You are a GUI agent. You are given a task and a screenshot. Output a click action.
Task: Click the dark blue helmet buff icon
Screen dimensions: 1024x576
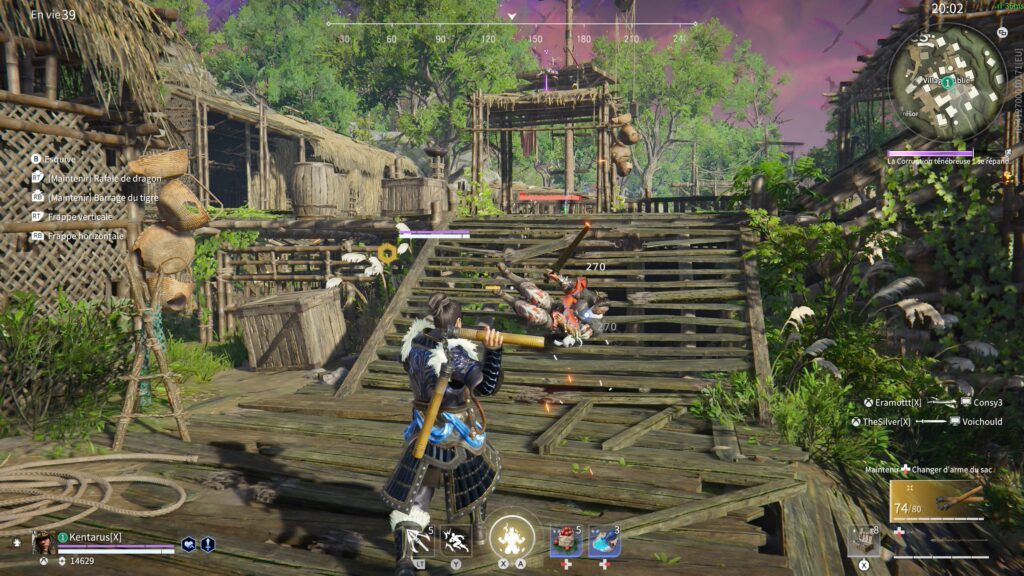click(x=188, y=544)
